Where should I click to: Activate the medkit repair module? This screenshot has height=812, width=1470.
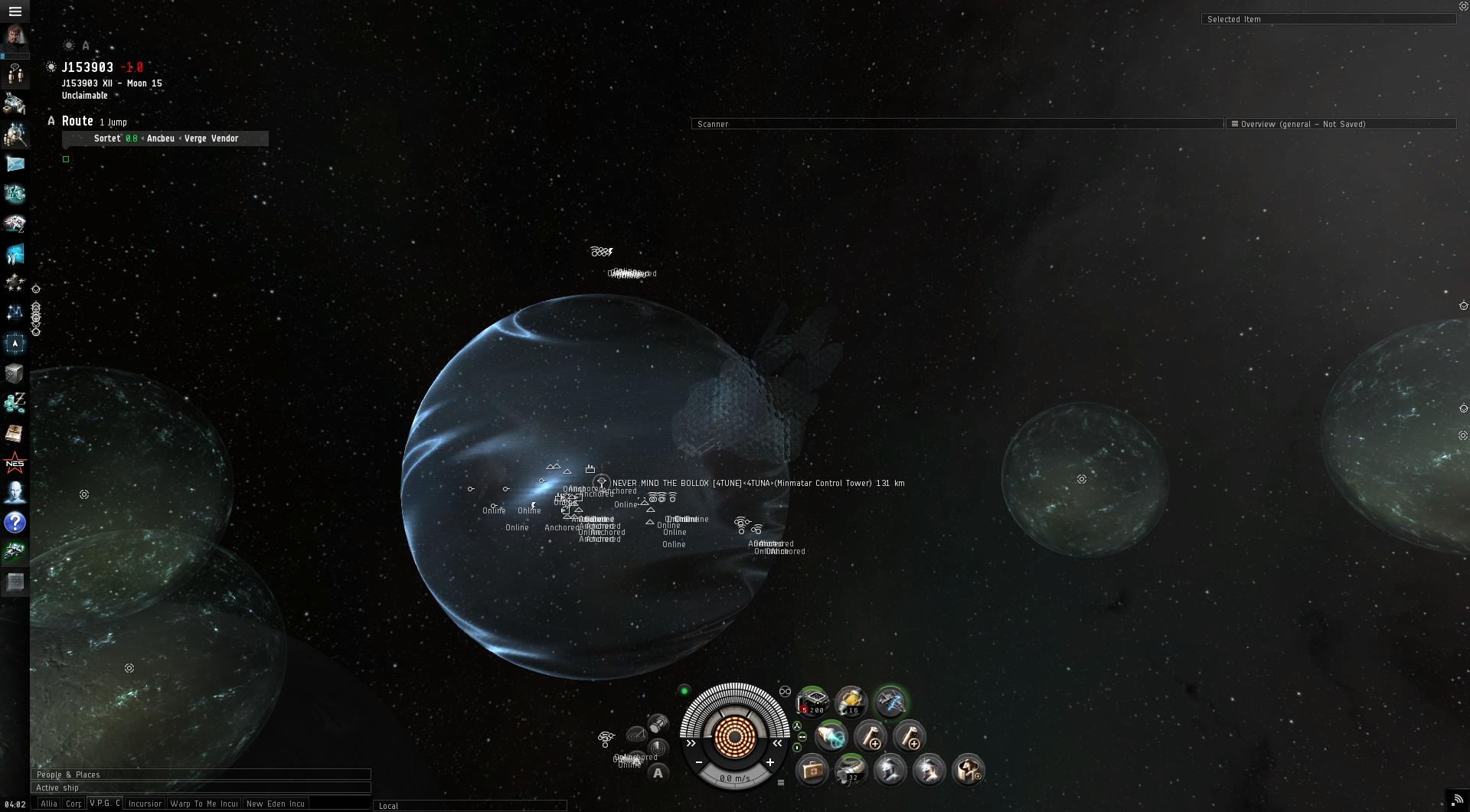812,771
